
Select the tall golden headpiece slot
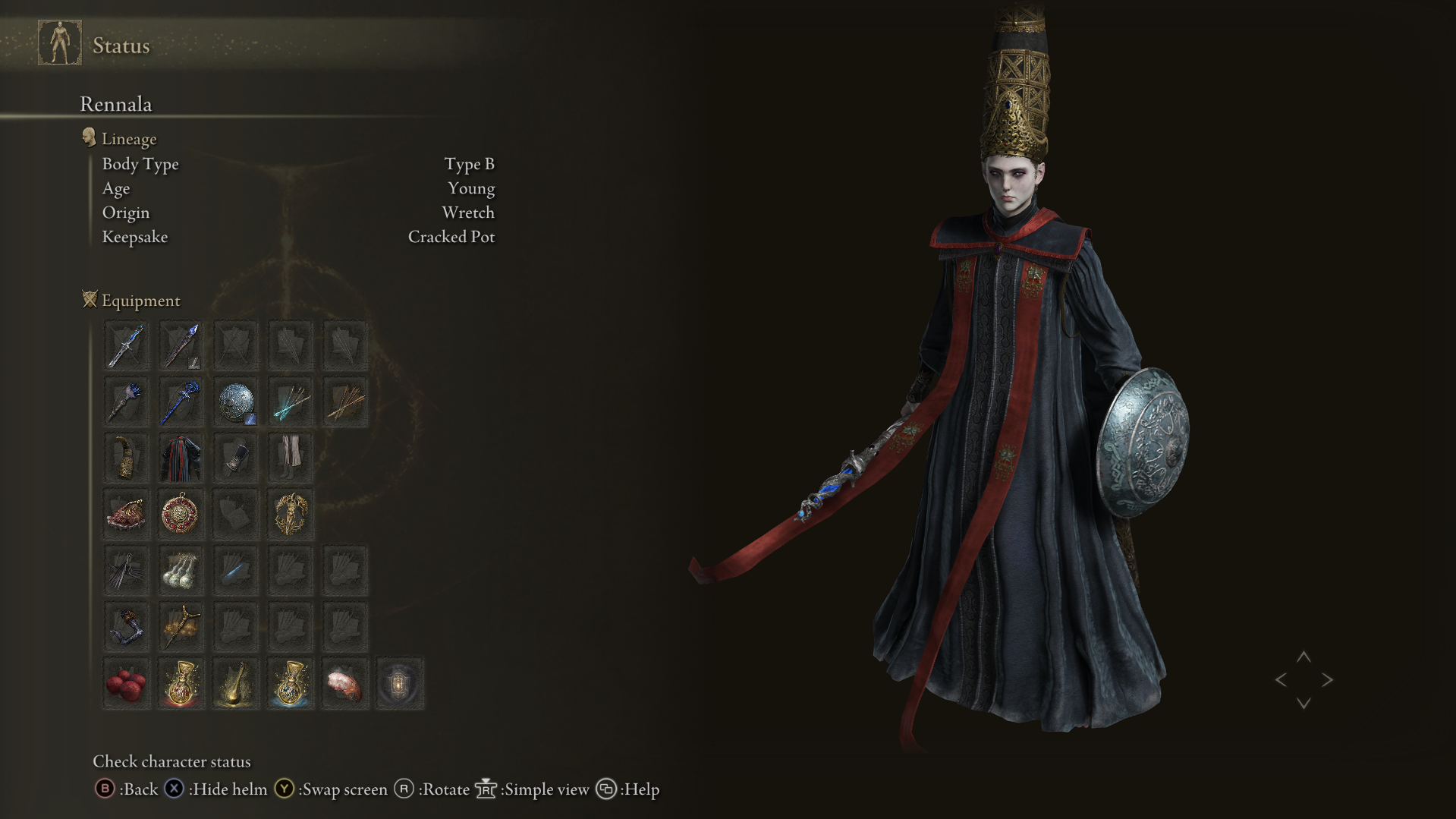point(126,458)
